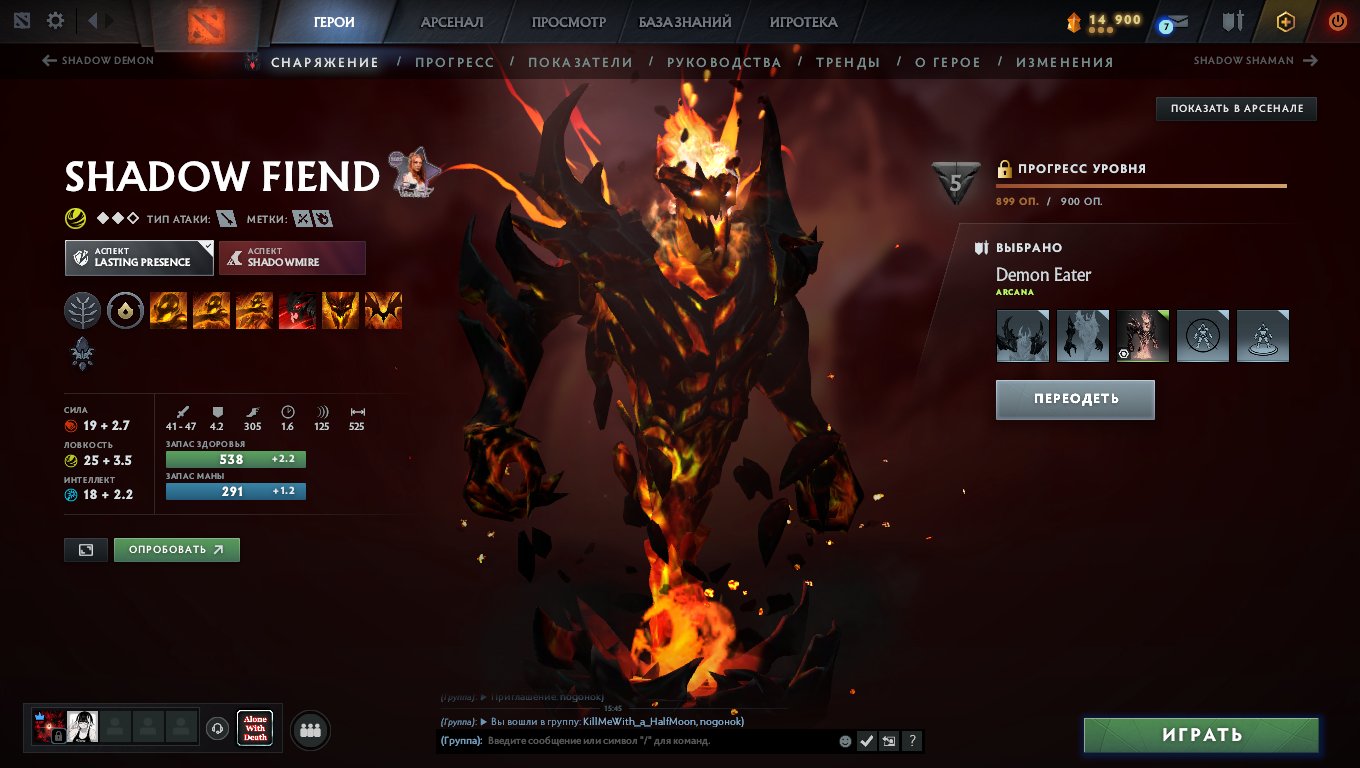Switch to the ТРЕНДЫ section
This screenshot has height=768, width=1360.
click(847, 61)
